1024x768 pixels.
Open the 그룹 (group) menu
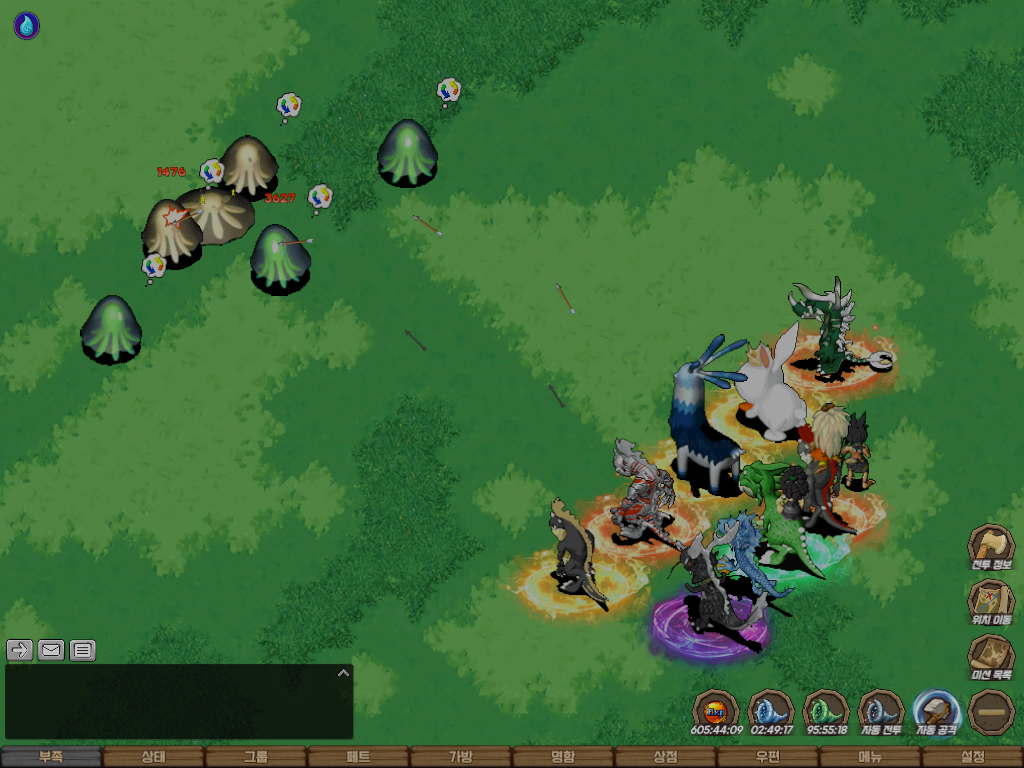256,757
